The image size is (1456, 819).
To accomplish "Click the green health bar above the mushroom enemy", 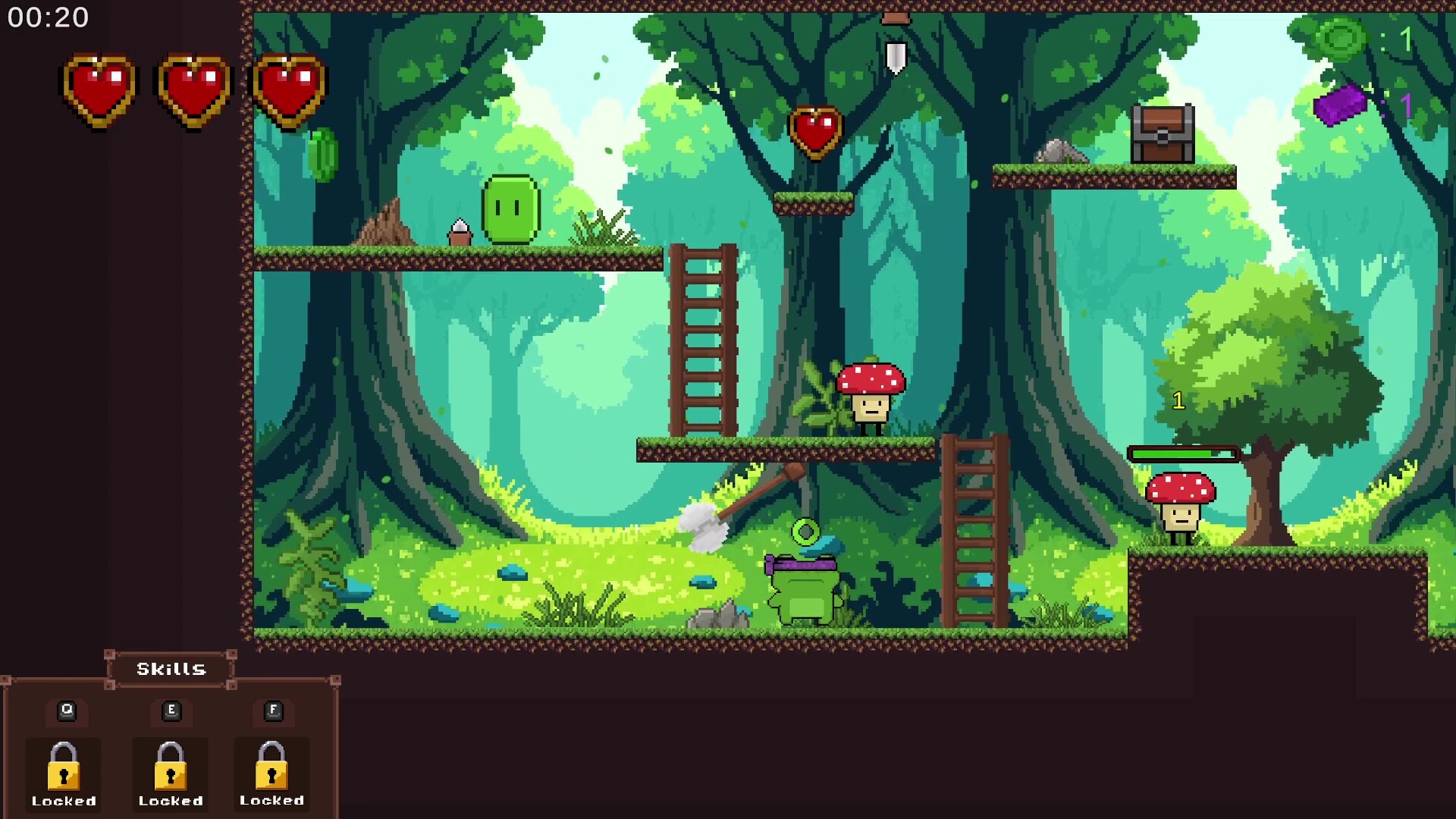I will [1183, 455].
